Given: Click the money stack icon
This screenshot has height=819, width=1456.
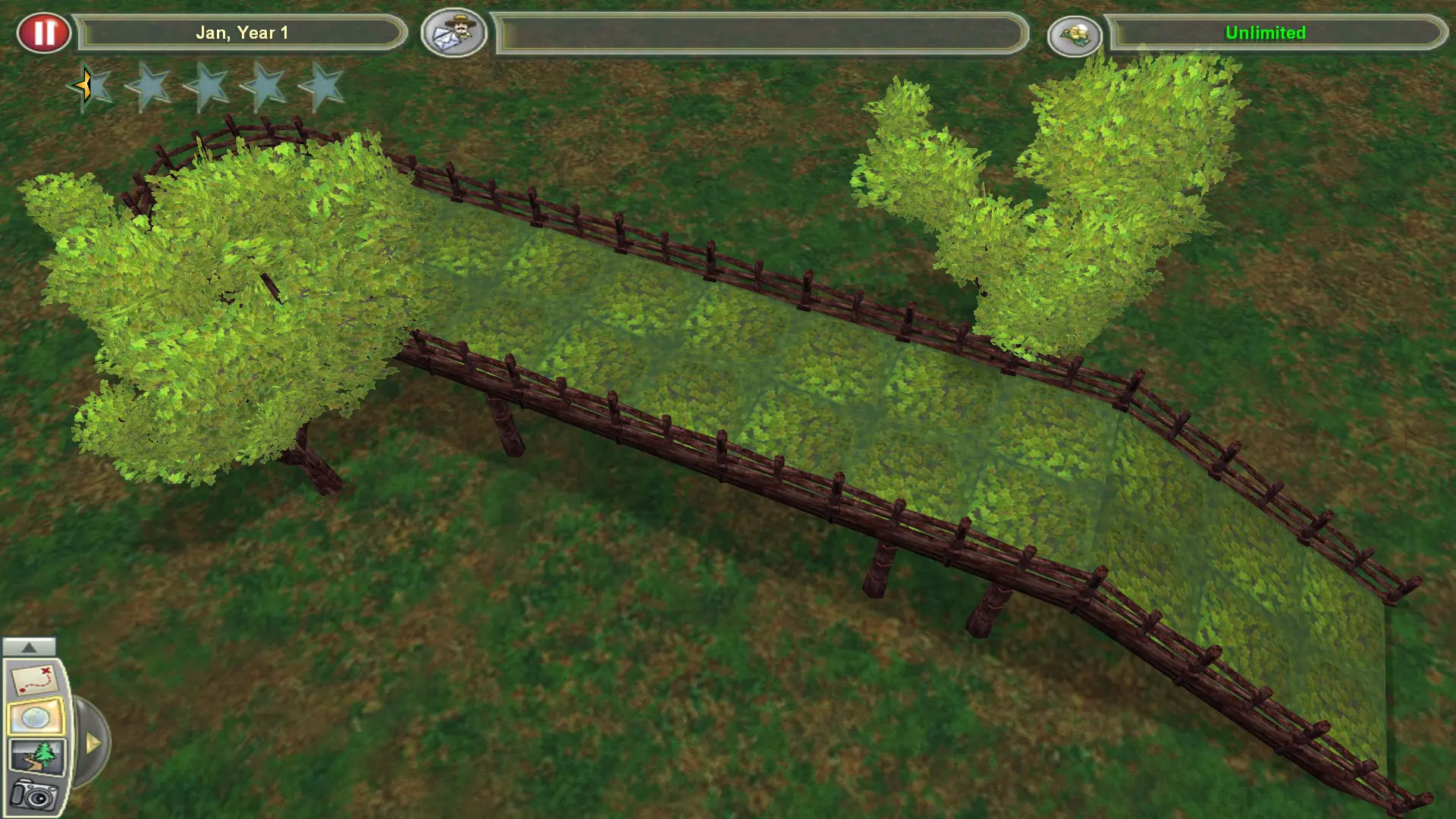Looking at the screenshot, I should pyautogui.click(x=1077, y=34).
